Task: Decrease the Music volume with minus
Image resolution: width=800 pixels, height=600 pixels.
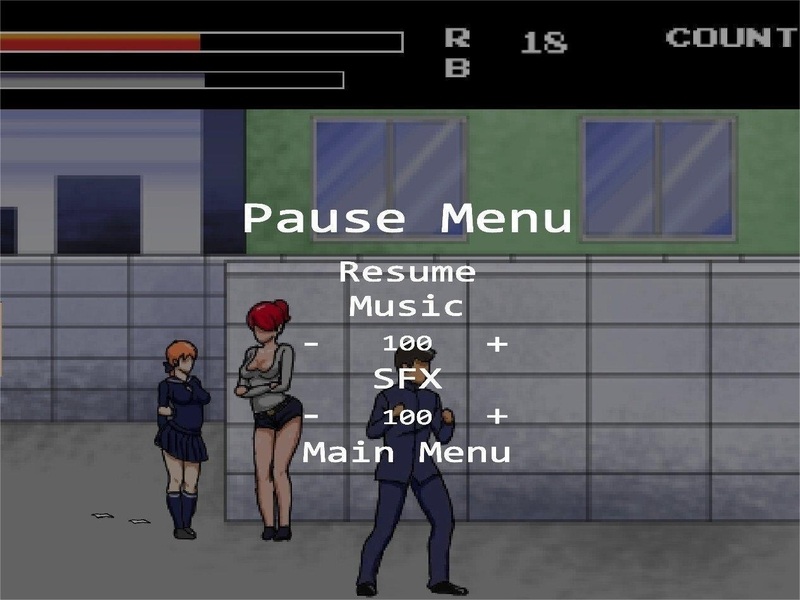Action: [x=313, y=344]
